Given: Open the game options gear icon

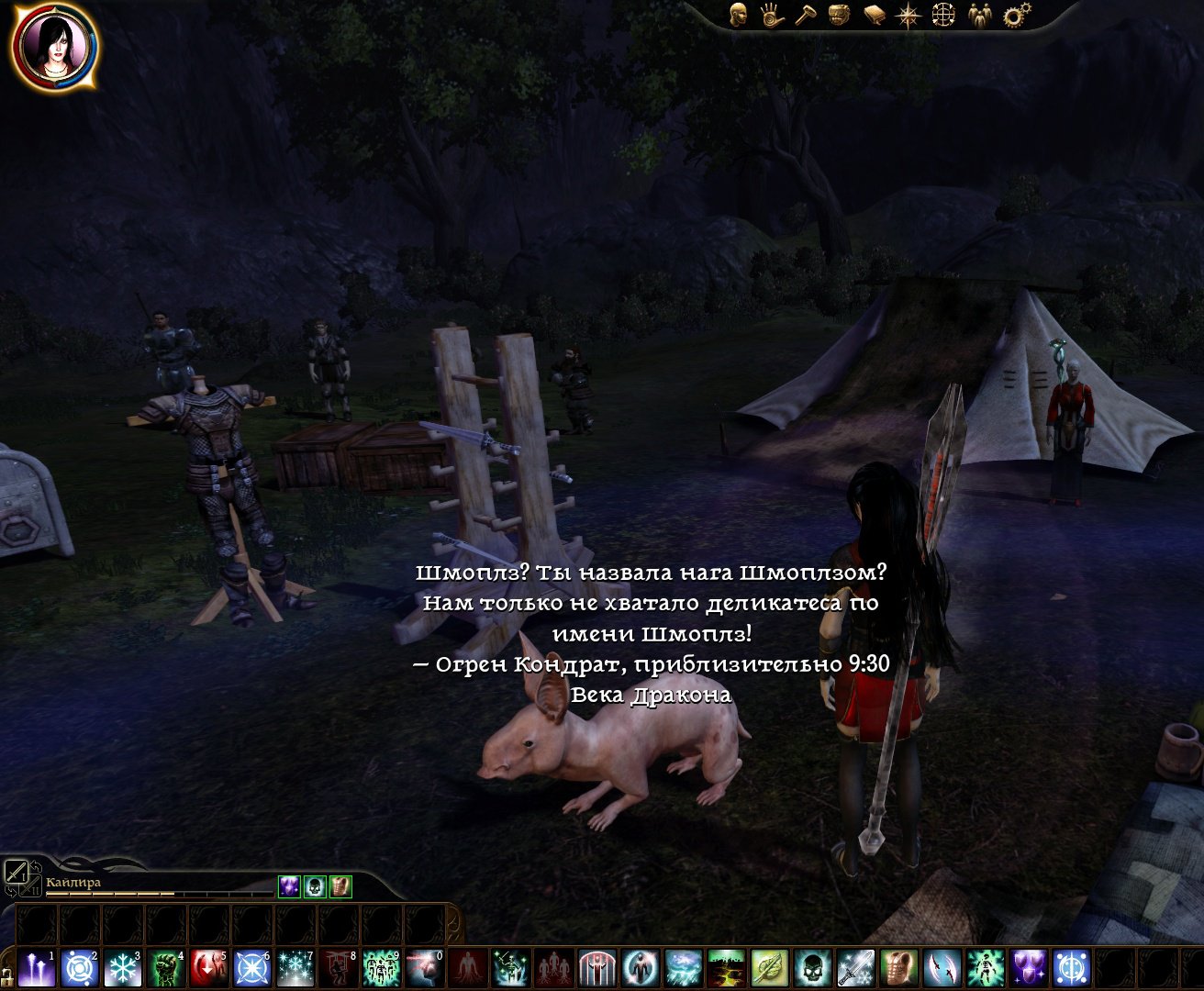Looking at the screenshot, I should 1016,15.
